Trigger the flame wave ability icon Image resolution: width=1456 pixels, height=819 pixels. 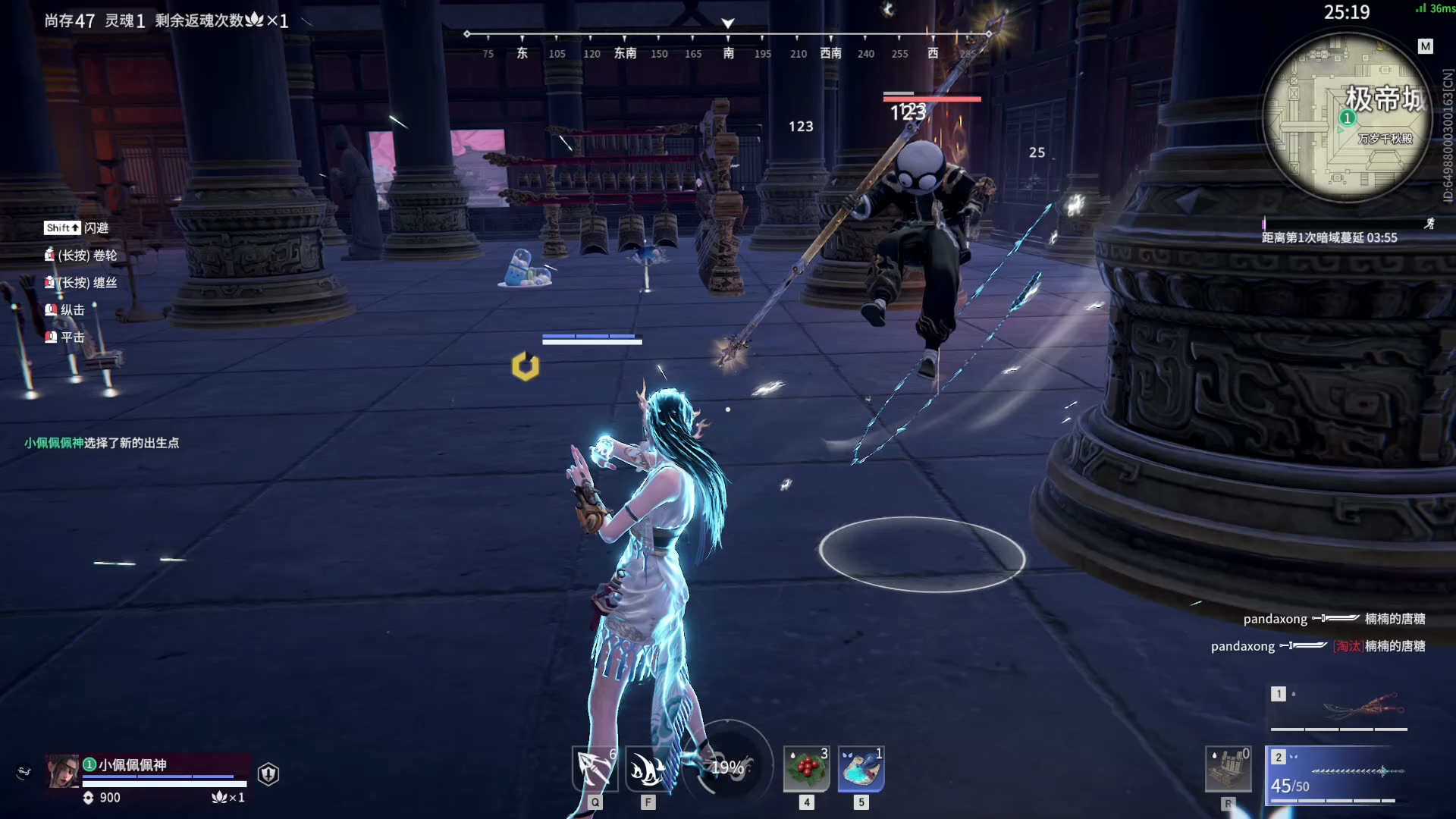[x=648, y=770]
